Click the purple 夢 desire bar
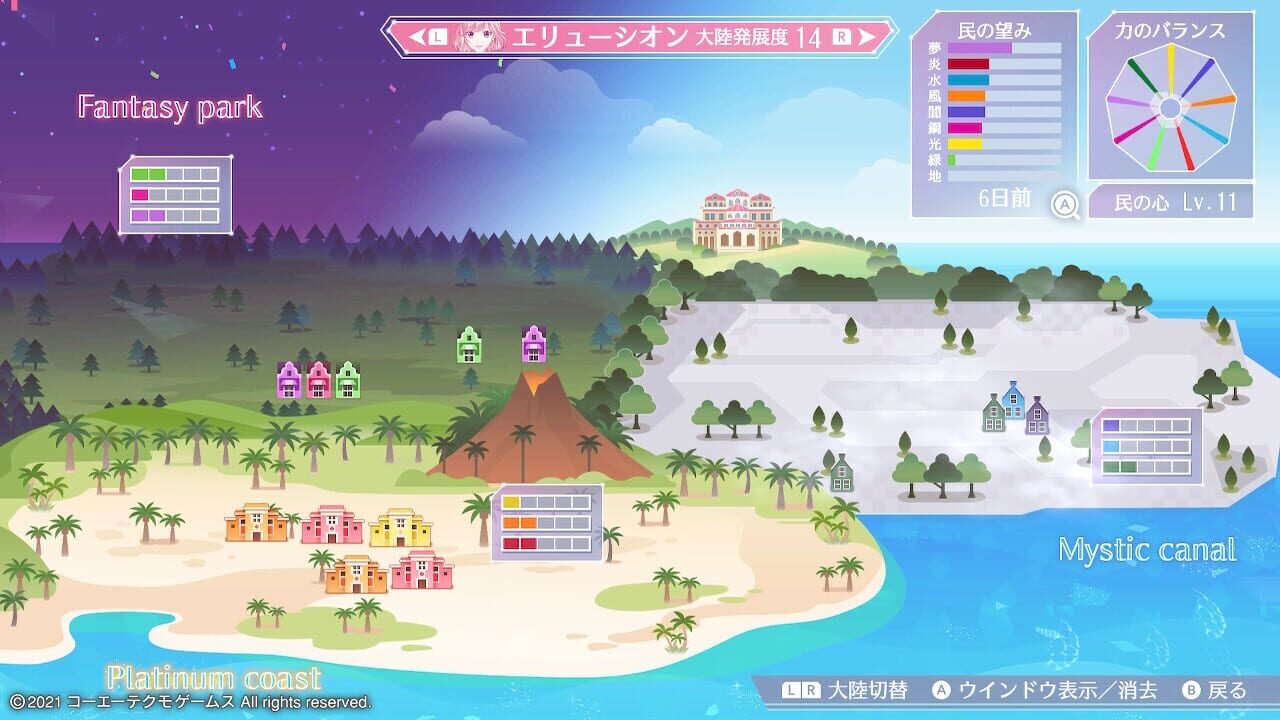1280x720 pixels. point(978,46)
